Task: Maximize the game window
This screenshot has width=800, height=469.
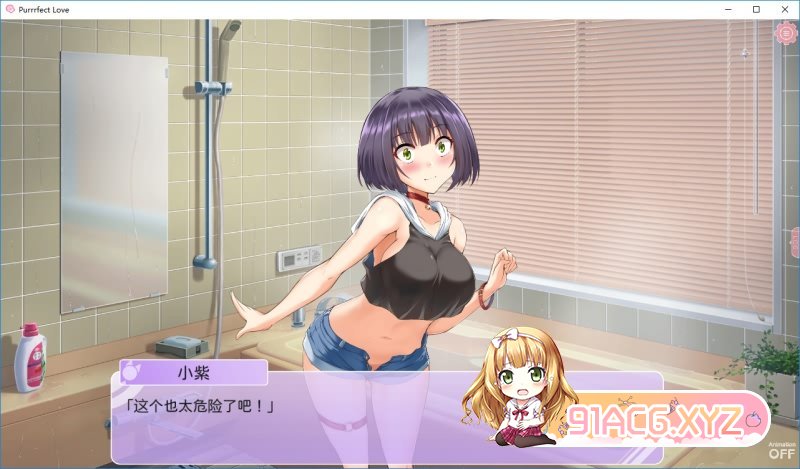Action: pos(756,9)
